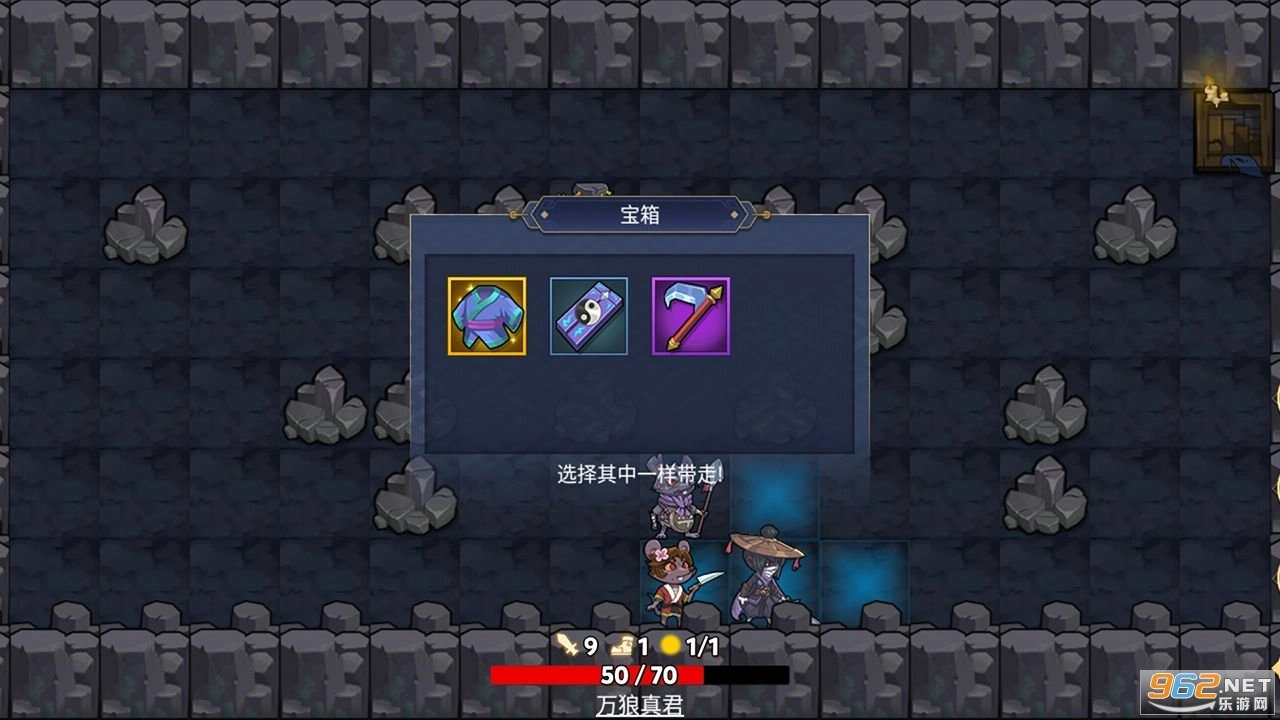Click the prompt text 选择其中一样带走
The image size is (1280, 720).
pos(640,470)
